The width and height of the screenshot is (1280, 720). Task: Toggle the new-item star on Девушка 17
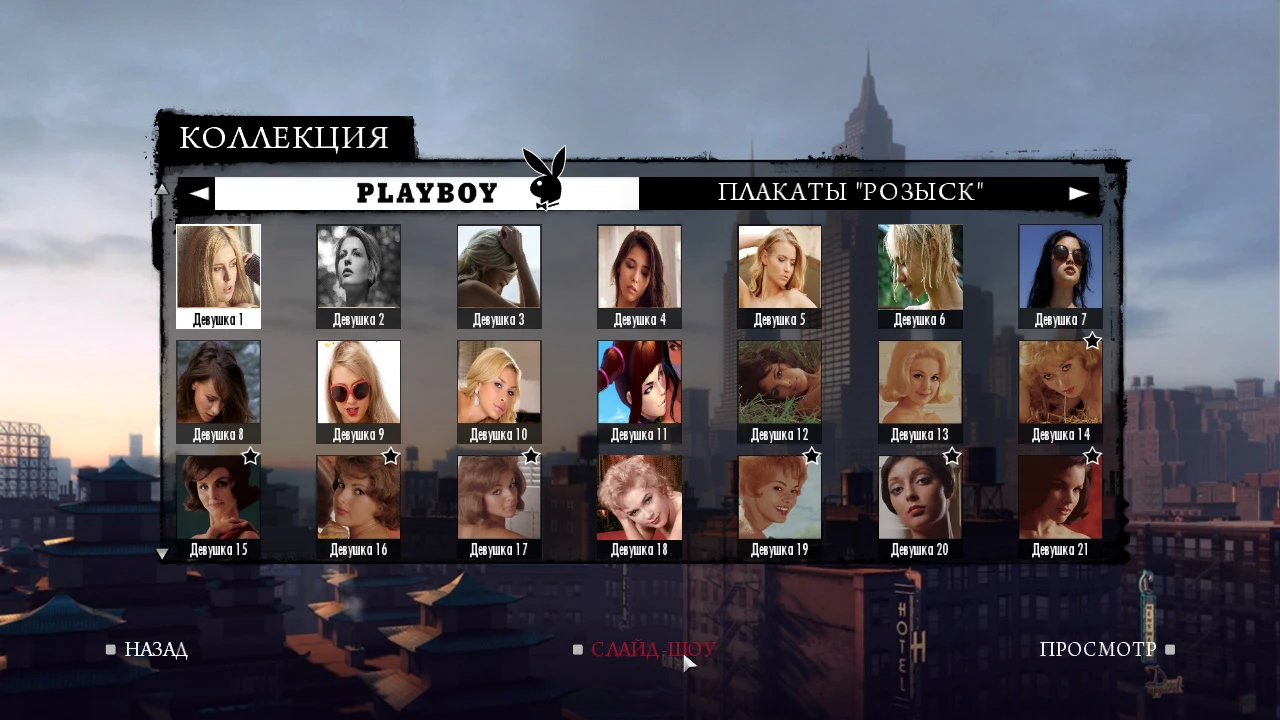pyautogui.click(x=531, y=457)
